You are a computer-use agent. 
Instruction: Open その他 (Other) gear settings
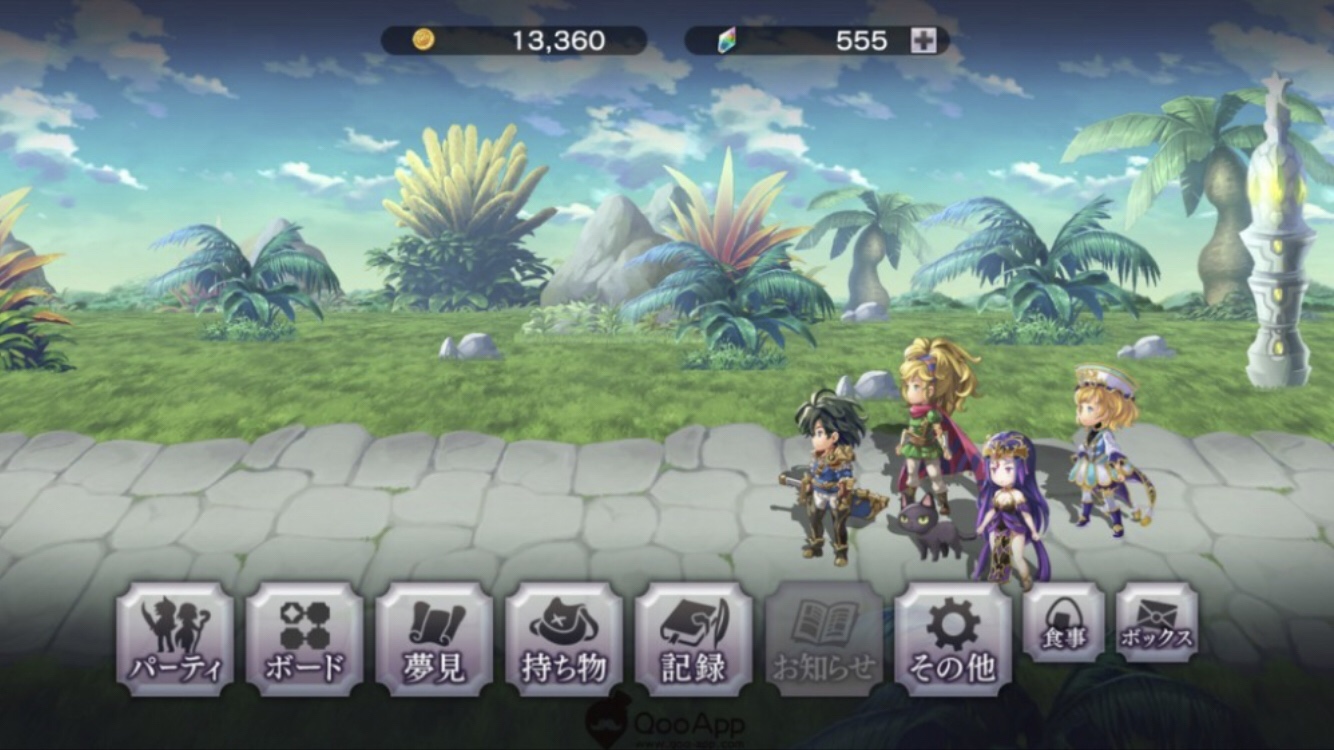[953, 640]
